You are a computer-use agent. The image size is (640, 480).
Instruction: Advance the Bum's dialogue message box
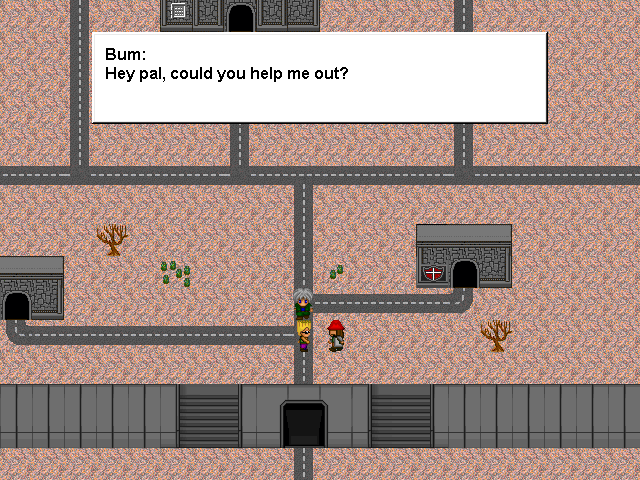[x=319, y=77]
